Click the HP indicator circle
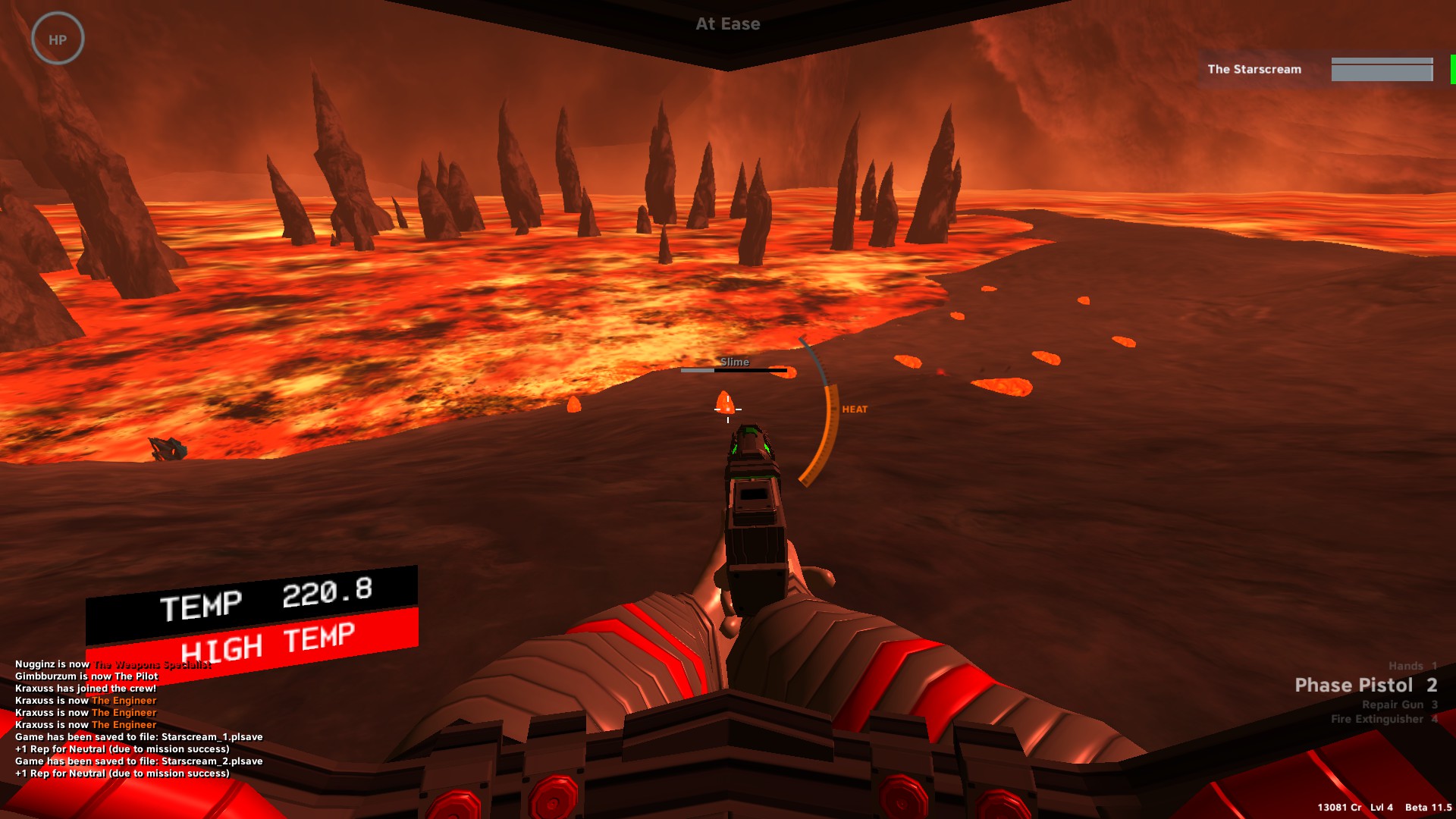Image resolution: width=1456 pixels, height=819 pixels. pyautogui.click(x=58, y=37)
